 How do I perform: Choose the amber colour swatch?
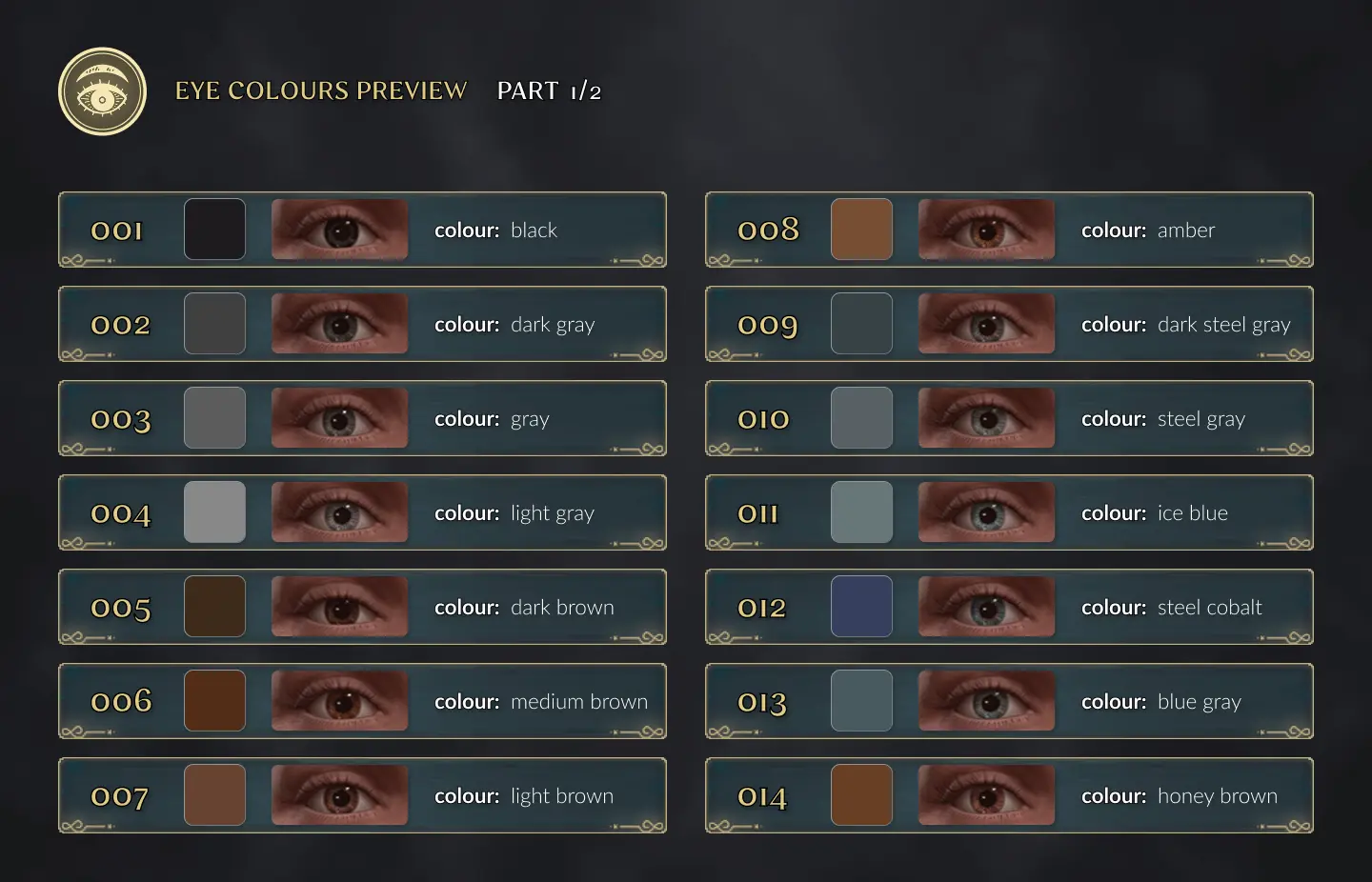pyautogui.click(x=861, y=230)
